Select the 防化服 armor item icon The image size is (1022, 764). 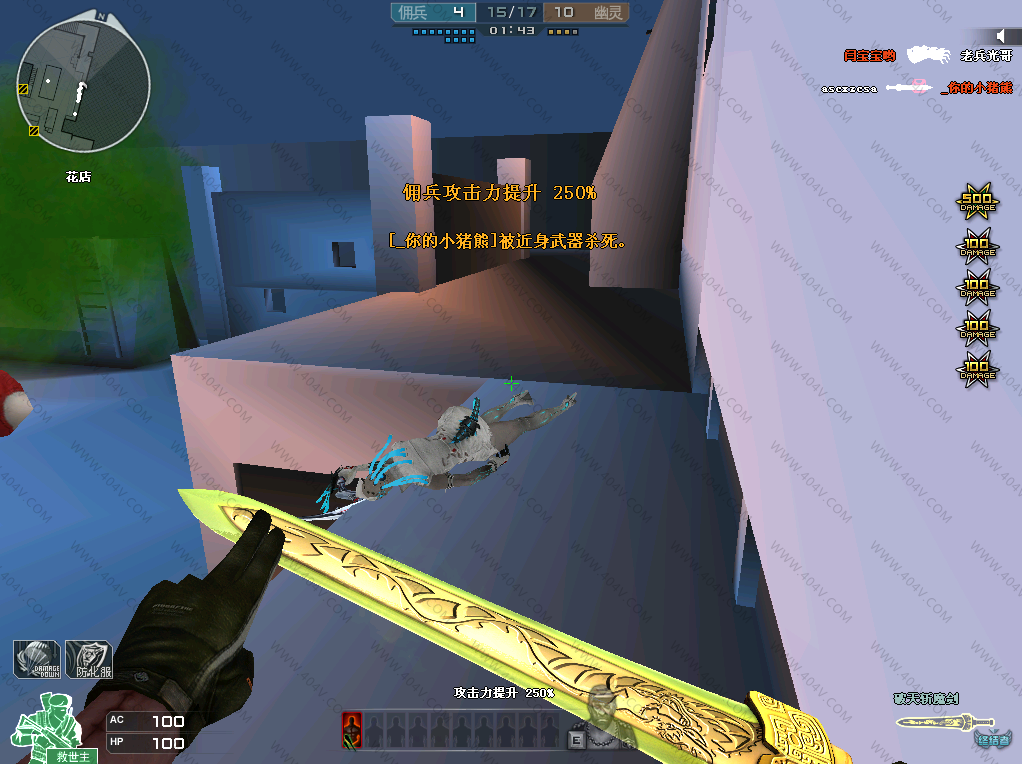[88, 660]
